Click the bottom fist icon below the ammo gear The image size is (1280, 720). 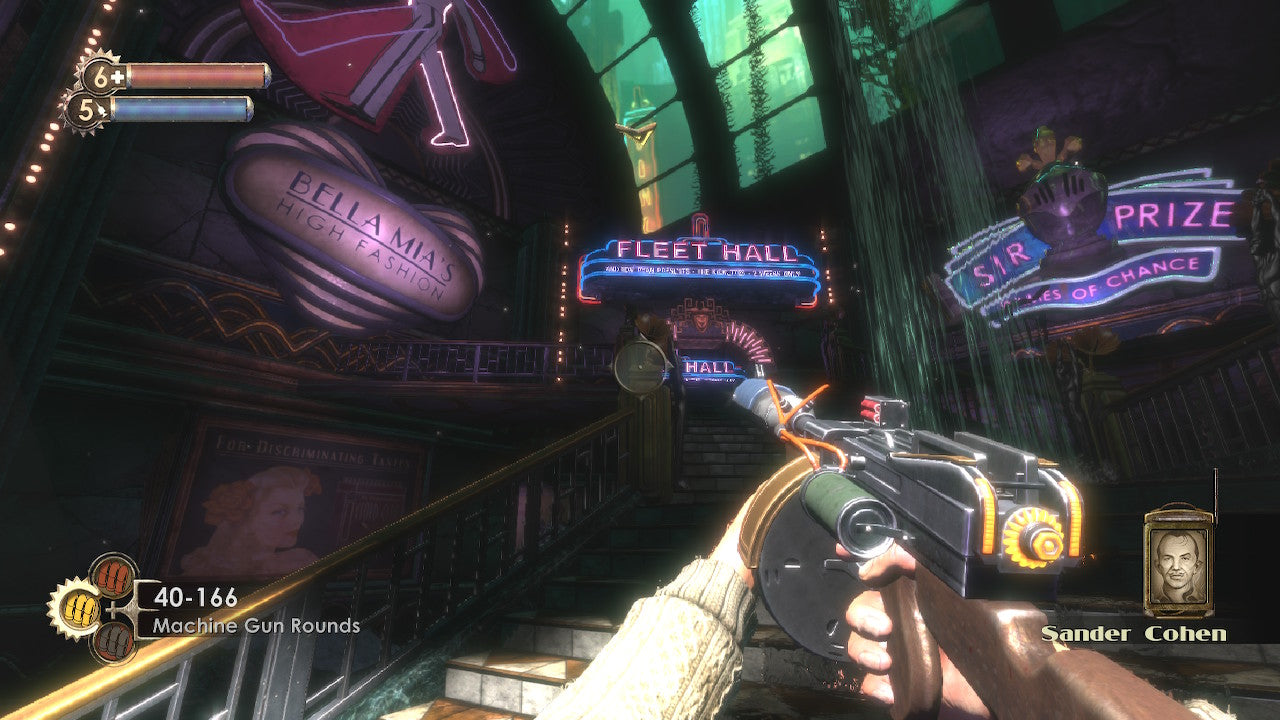[113, 639]
